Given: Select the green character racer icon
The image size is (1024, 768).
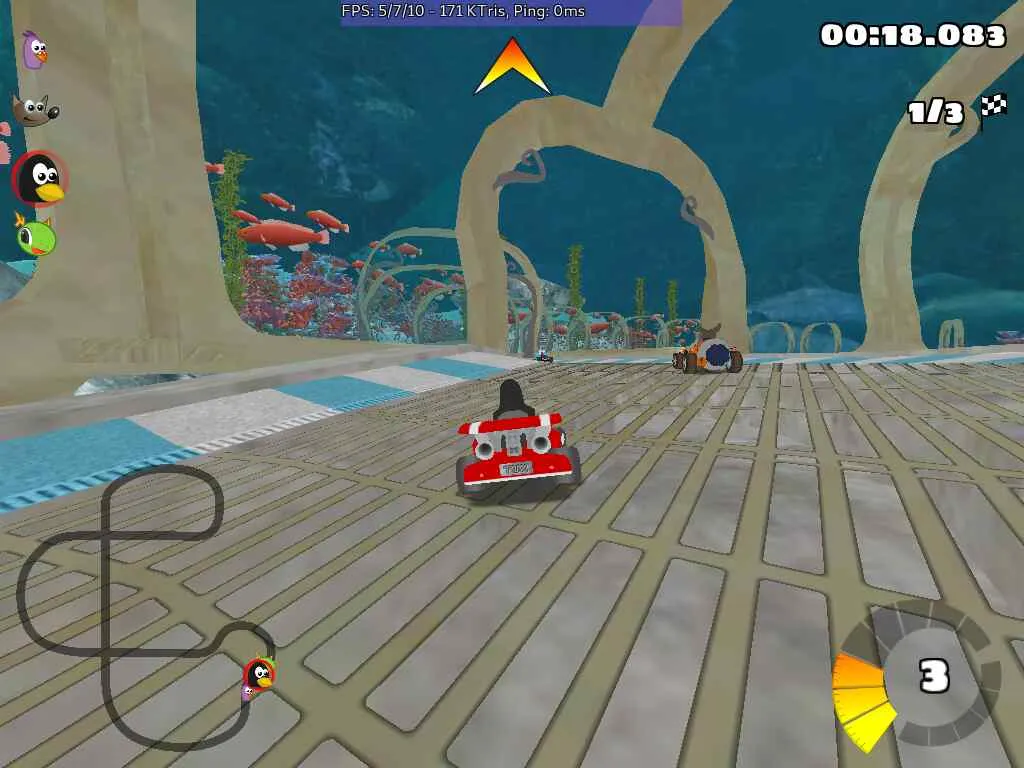Looking at the screenshot, I should click(36, 236).
